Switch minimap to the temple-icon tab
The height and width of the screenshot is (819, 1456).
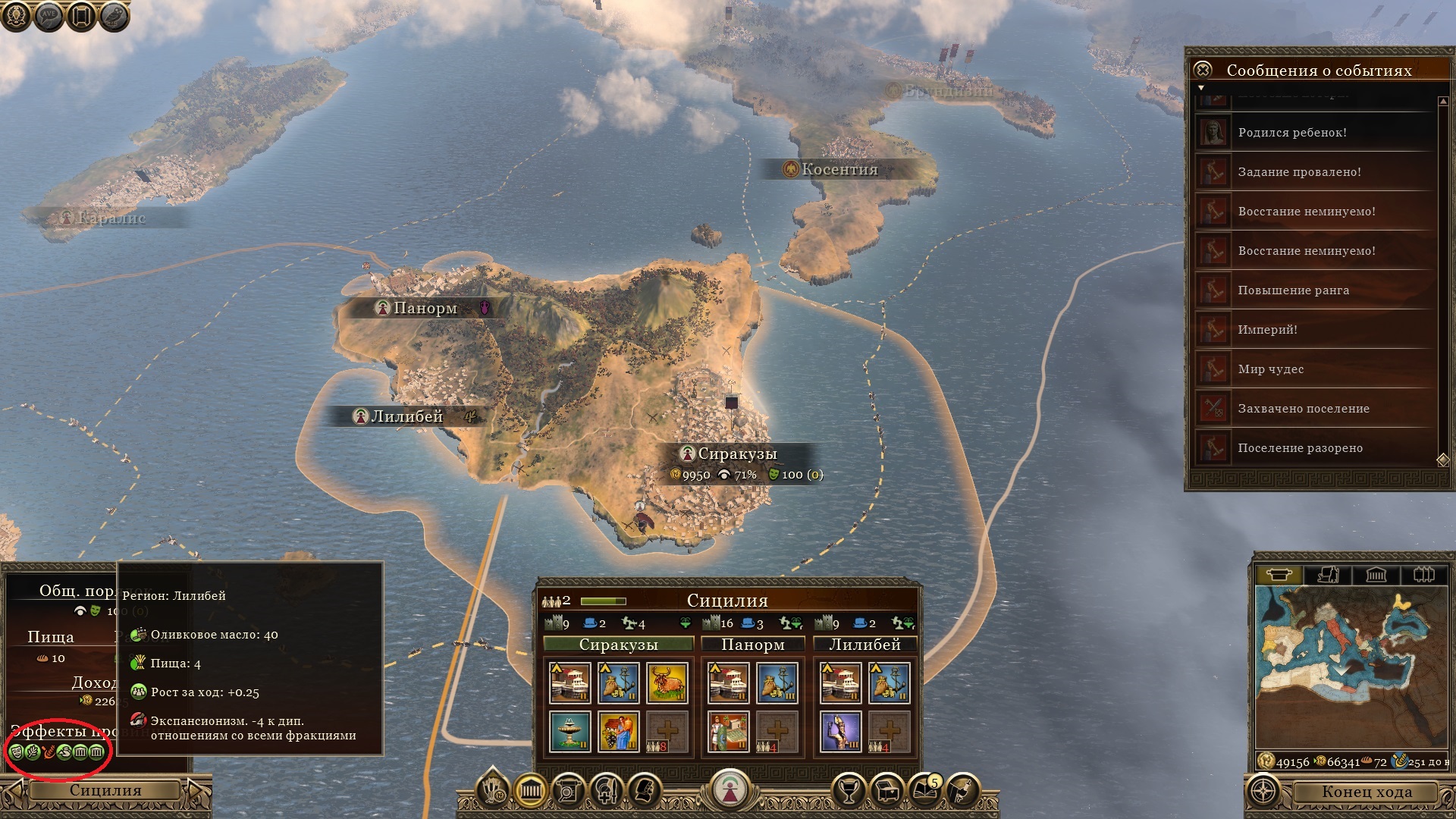click(x=1376, y=575)
